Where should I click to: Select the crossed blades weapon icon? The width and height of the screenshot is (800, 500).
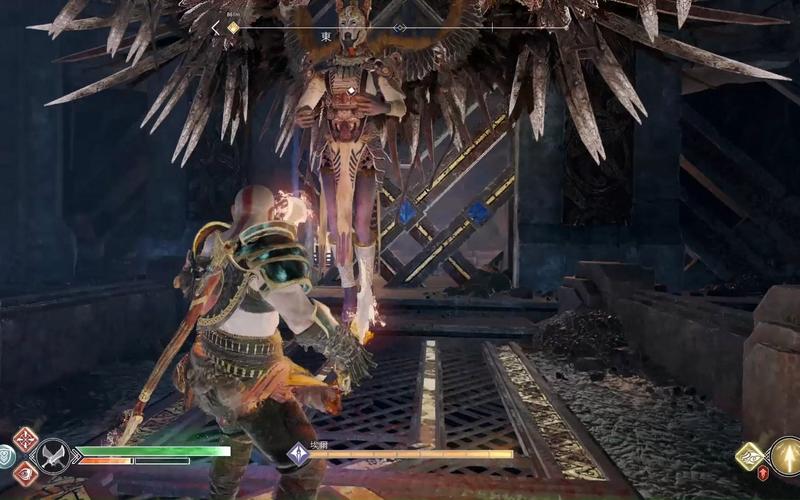[51, 456]
